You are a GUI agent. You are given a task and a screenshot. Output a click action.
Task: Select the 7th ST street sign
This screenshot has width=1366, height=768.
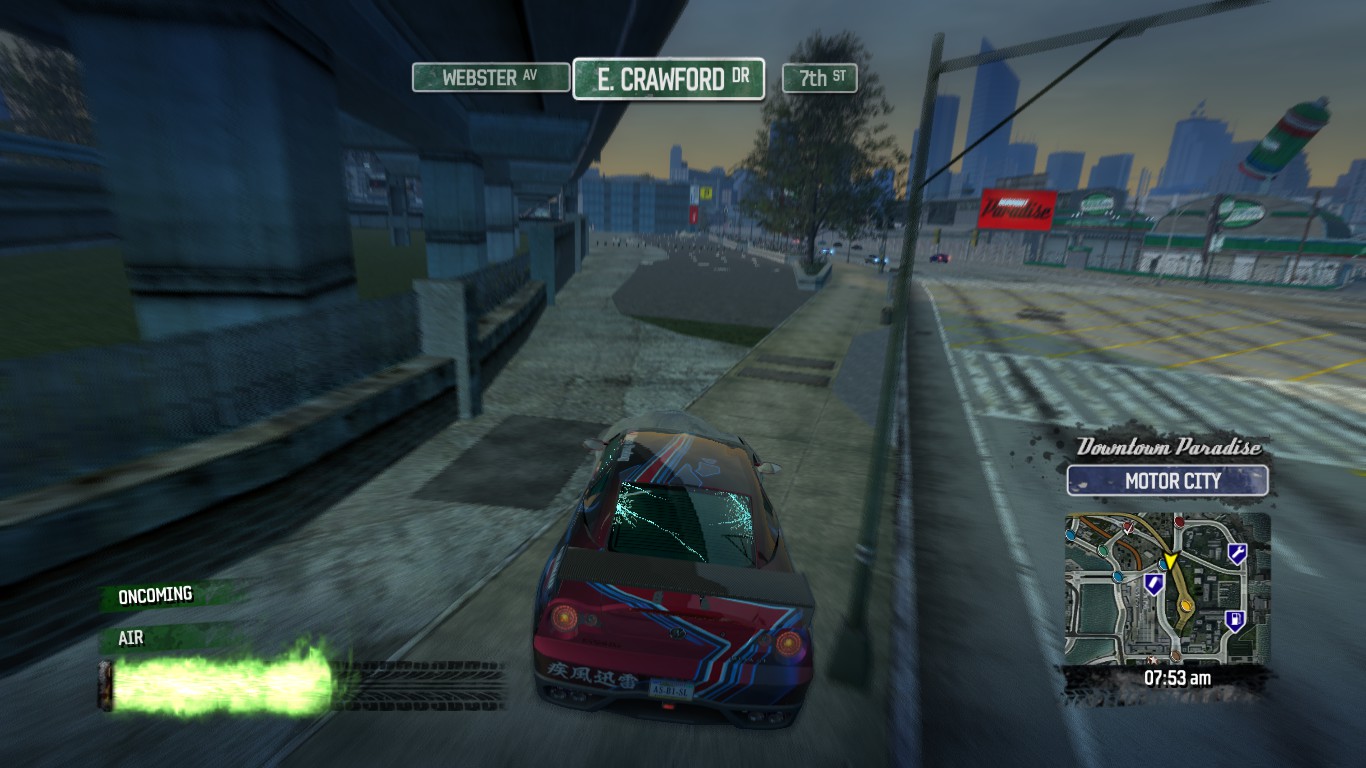click(821, 76)
